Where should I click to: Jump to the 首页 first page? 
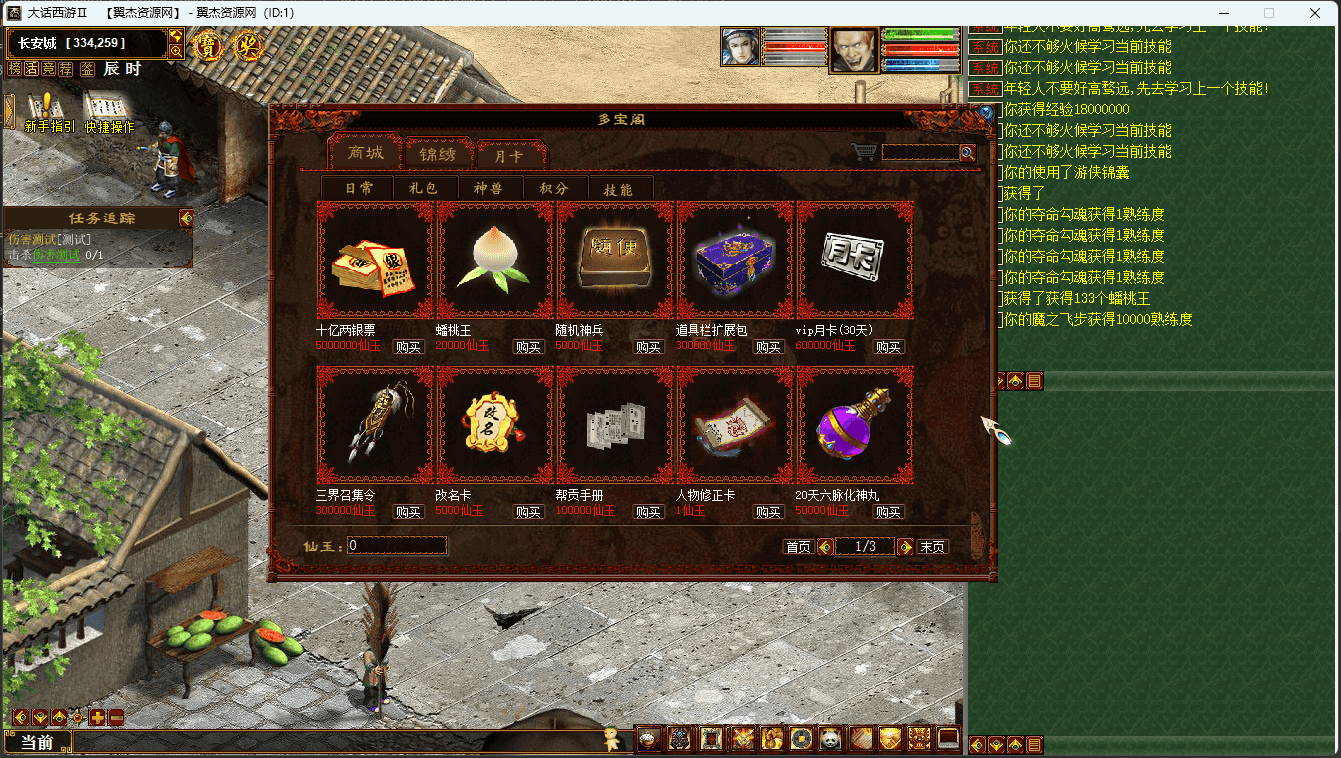[x=798, y=547]
